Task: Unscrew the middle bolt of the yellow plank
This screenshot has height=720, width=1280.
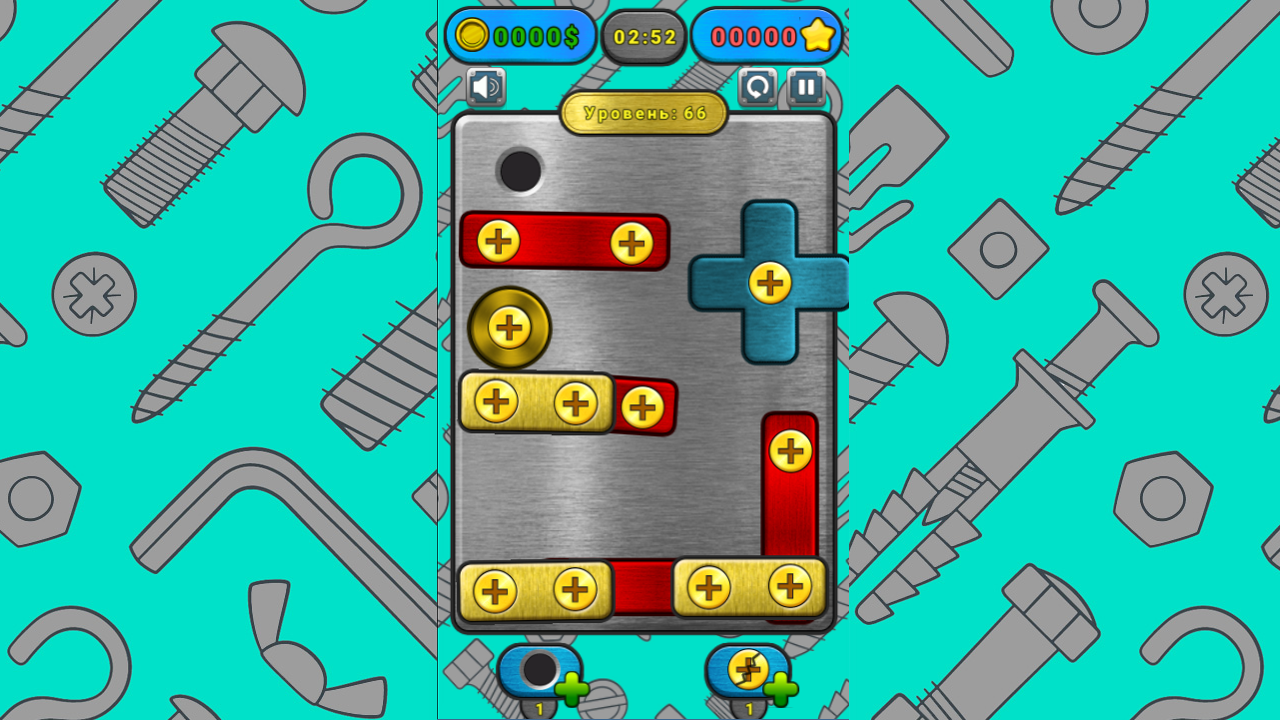Action: click(575, 404)
